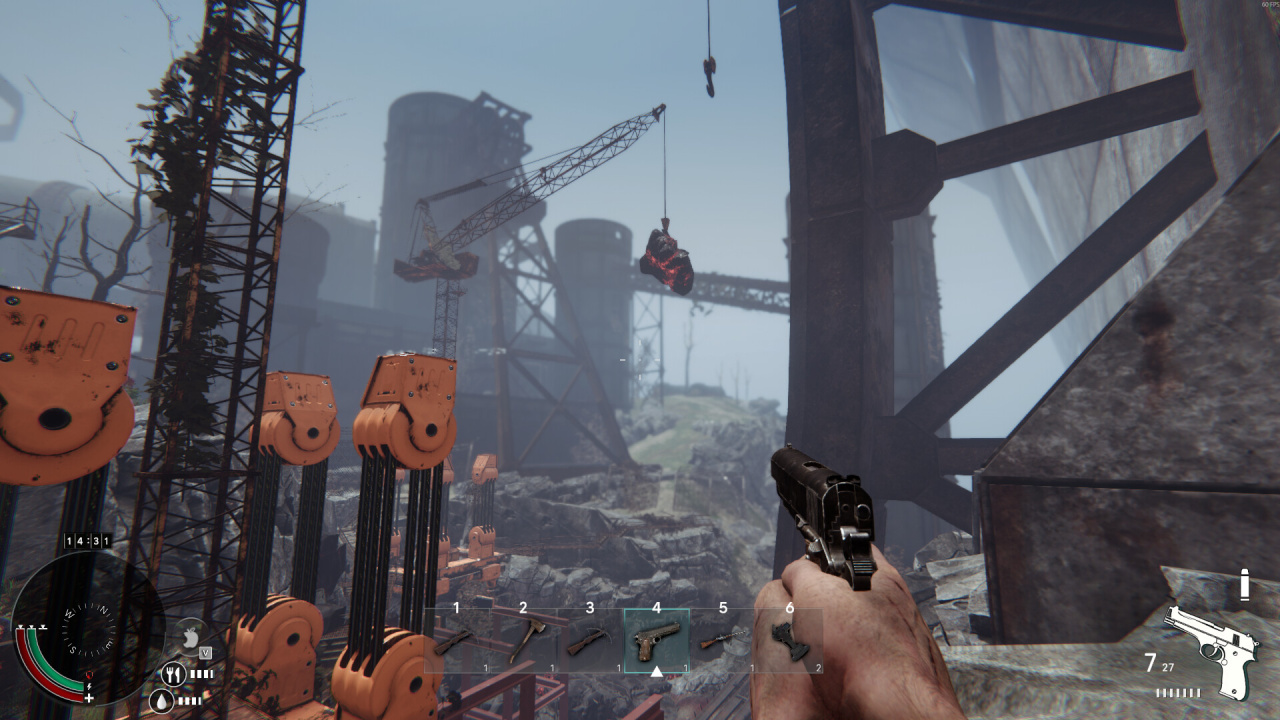Image resolution: width=1280 pixels, height=720 pixels.
Task: Switch to the rifle in slot 5
Action: point(723,640)
